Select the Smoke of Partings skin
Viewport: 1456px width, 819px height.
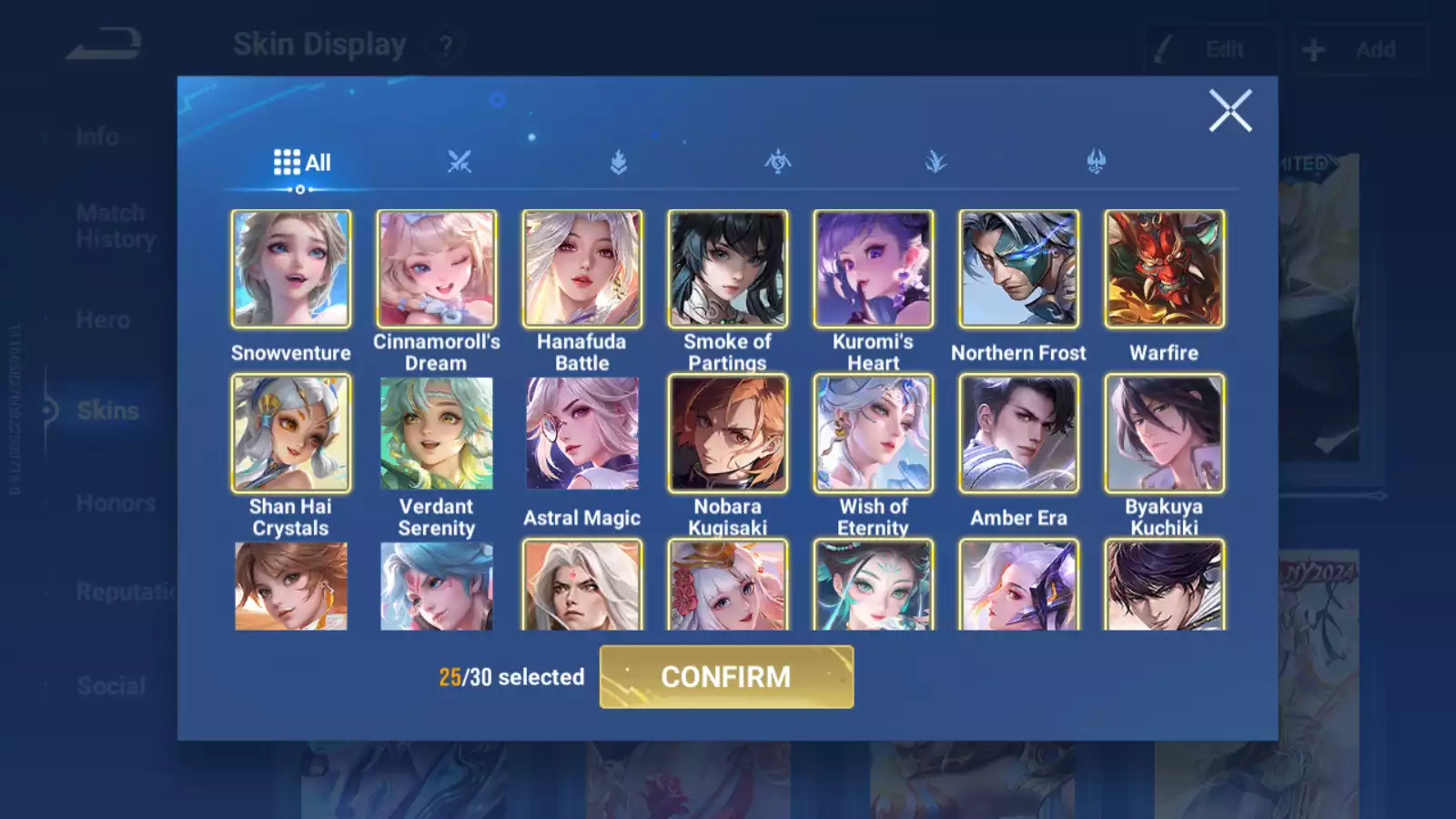pos(728,269)
